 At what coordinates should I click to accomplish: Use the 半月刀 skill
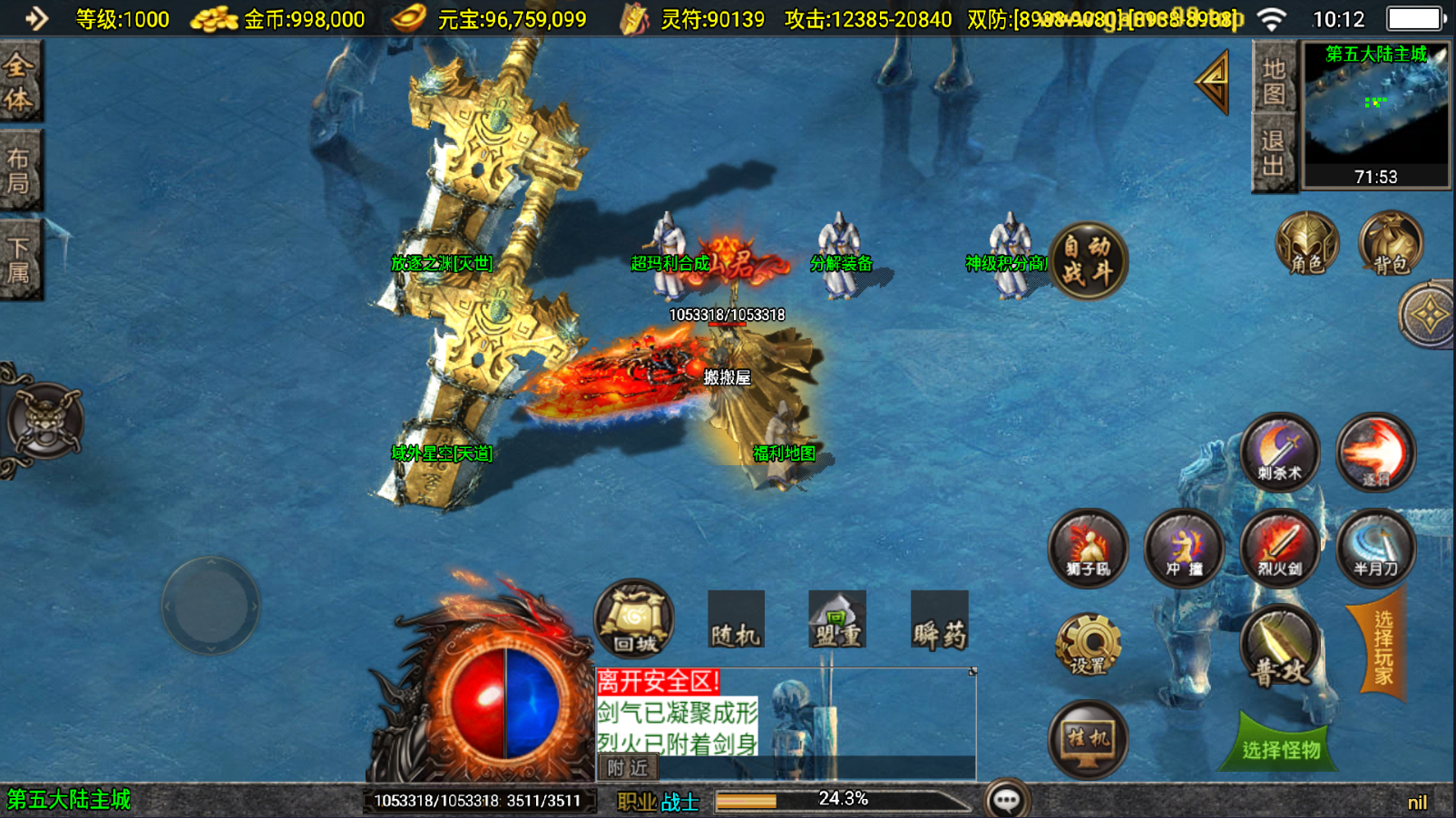(x=1375, y=549)
